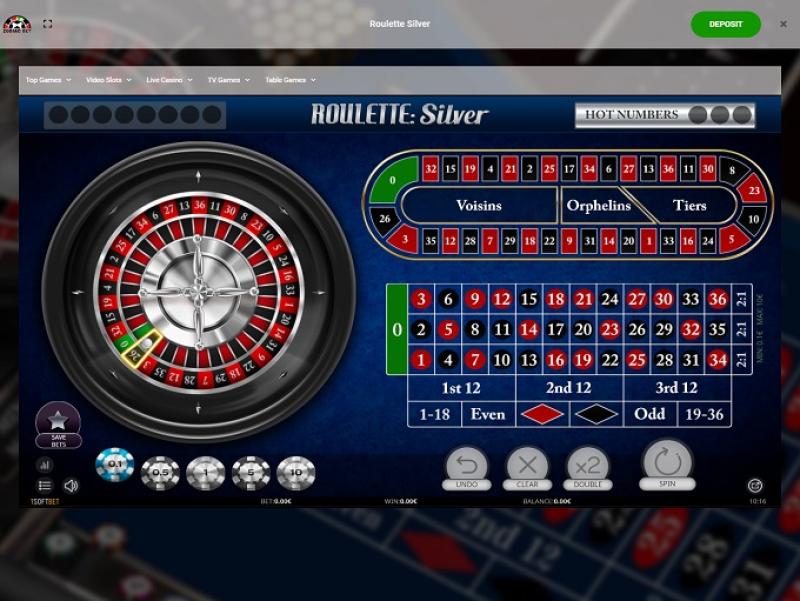Image resolution: width=800 pixels, height=601 pixels.
Task: Place a bet on the red diamond
Action: [542, 413]
